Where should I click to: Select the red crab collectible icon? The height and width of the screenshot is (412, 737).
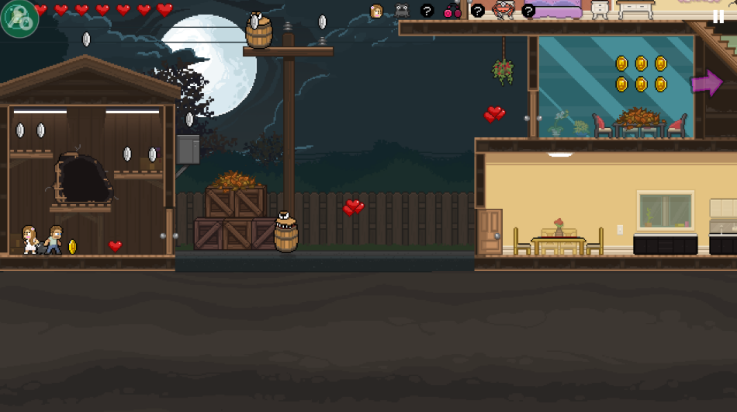(x=503, y=11)
